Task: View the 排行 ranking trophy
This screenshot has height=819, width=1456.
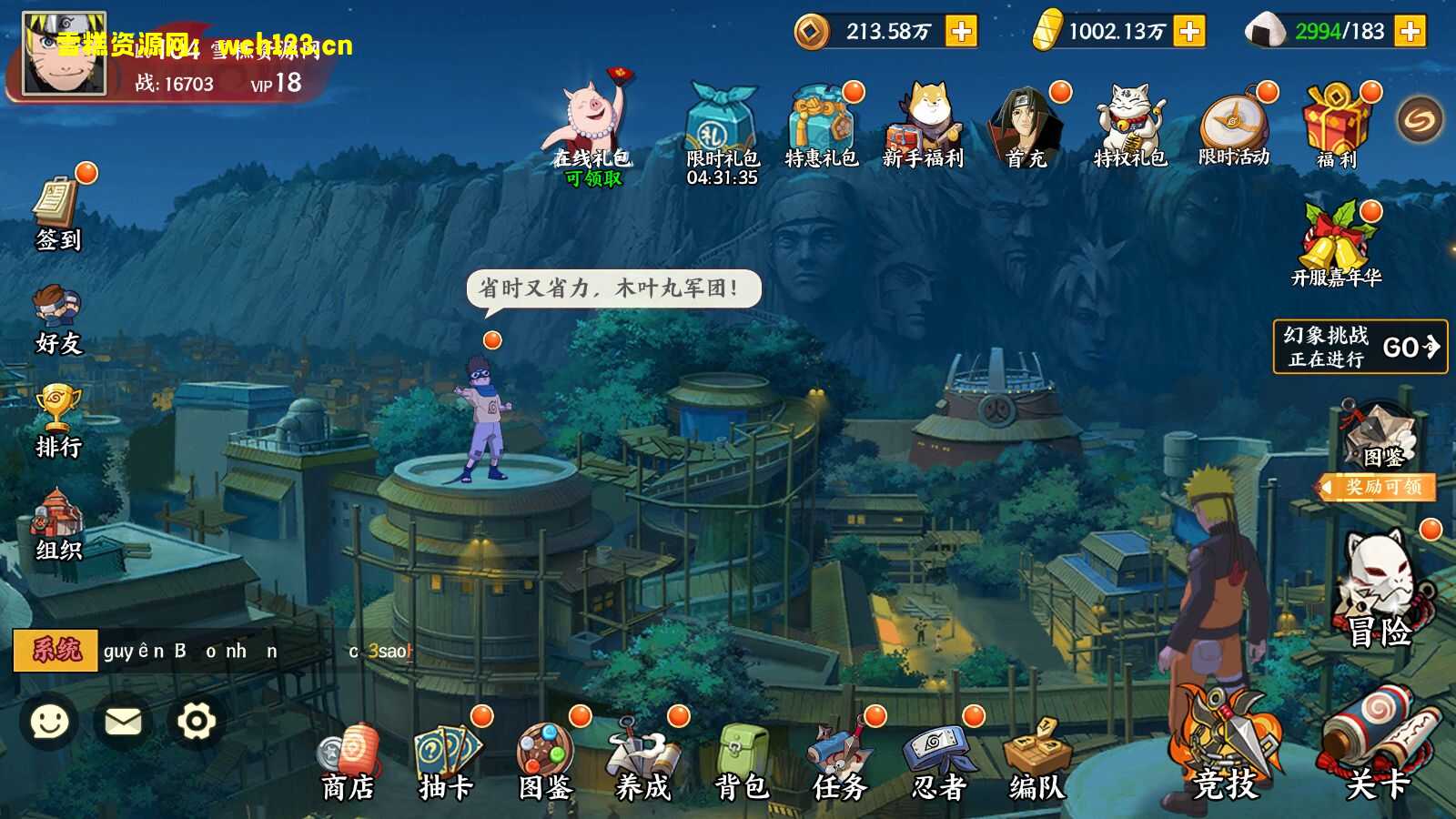Action: pos(57,419)
